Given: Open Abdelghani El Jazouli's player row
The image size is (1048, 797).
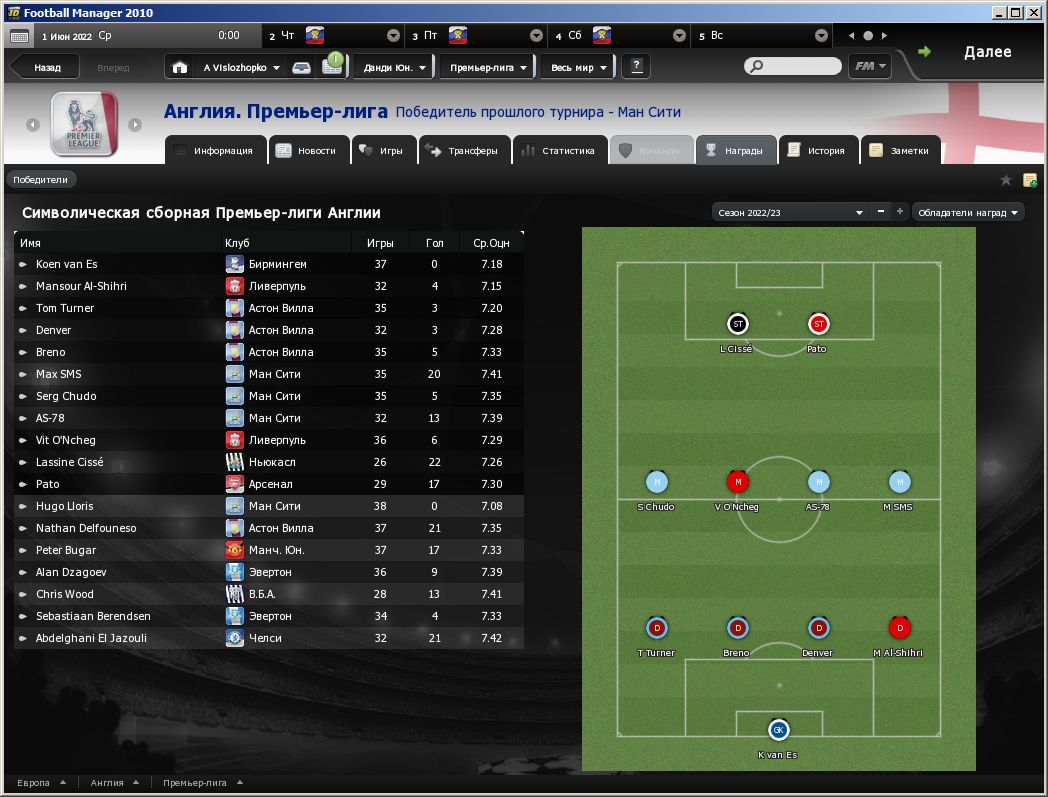Looking at the screenshot, I should click(91, 638).
